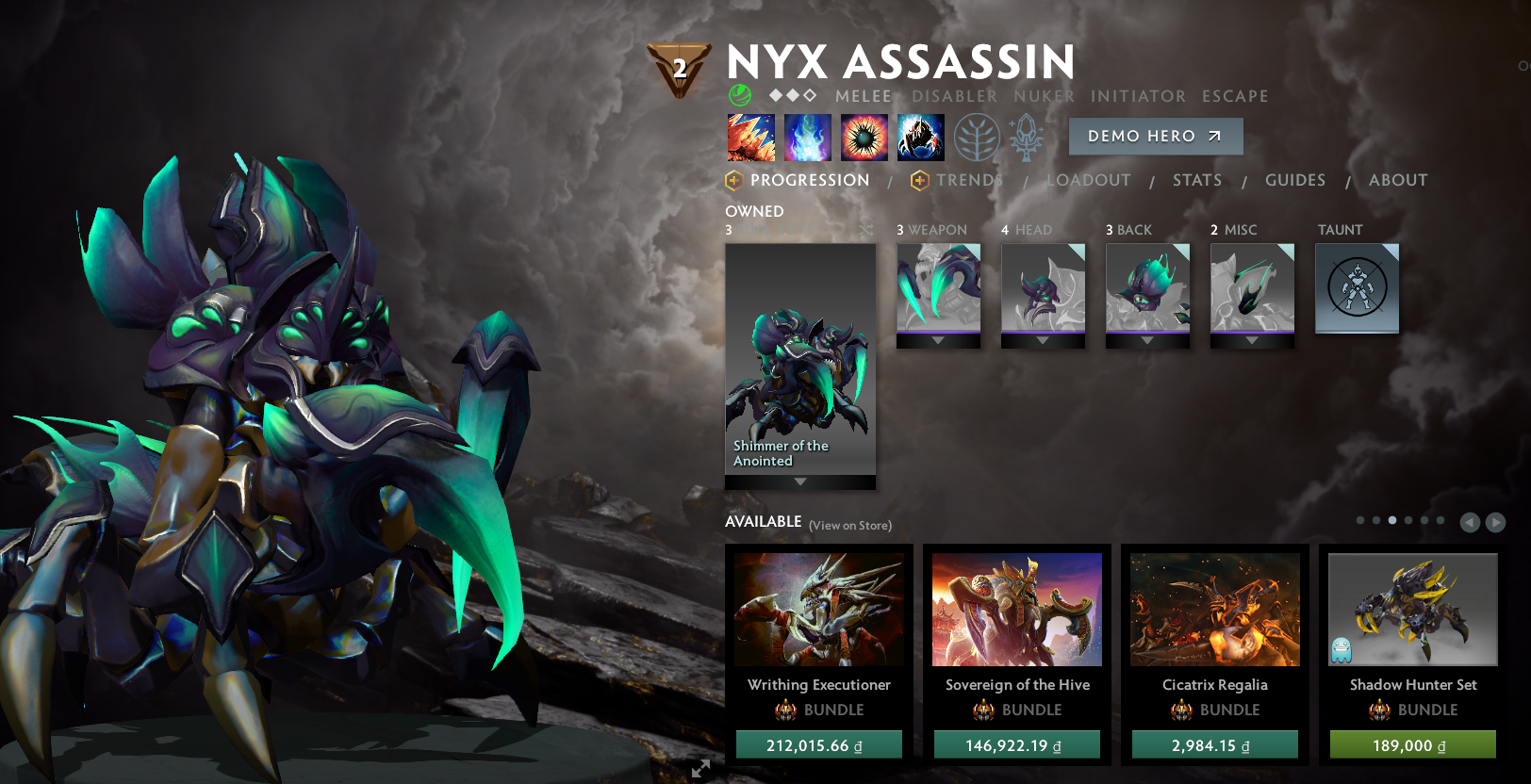Click the next arrow in Available carousel
This screenshot has height=784, width=1531.
(1496, 520)
